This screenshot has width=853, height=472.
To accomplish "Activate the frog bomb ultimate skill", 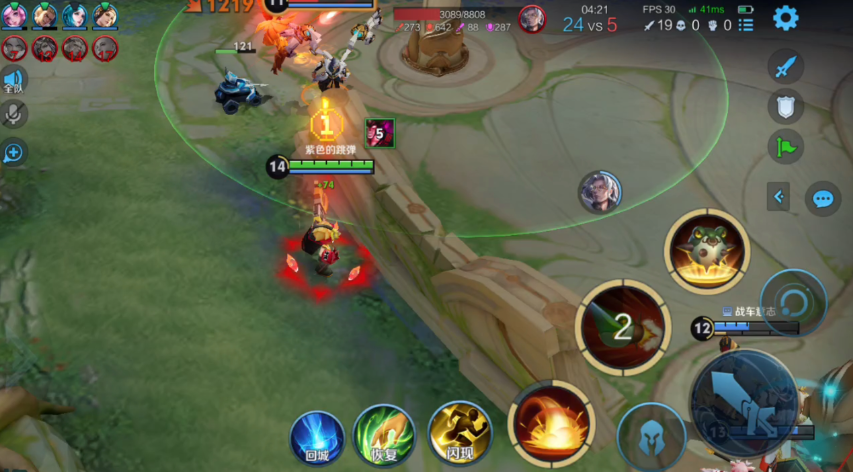I will coord(707,250).
